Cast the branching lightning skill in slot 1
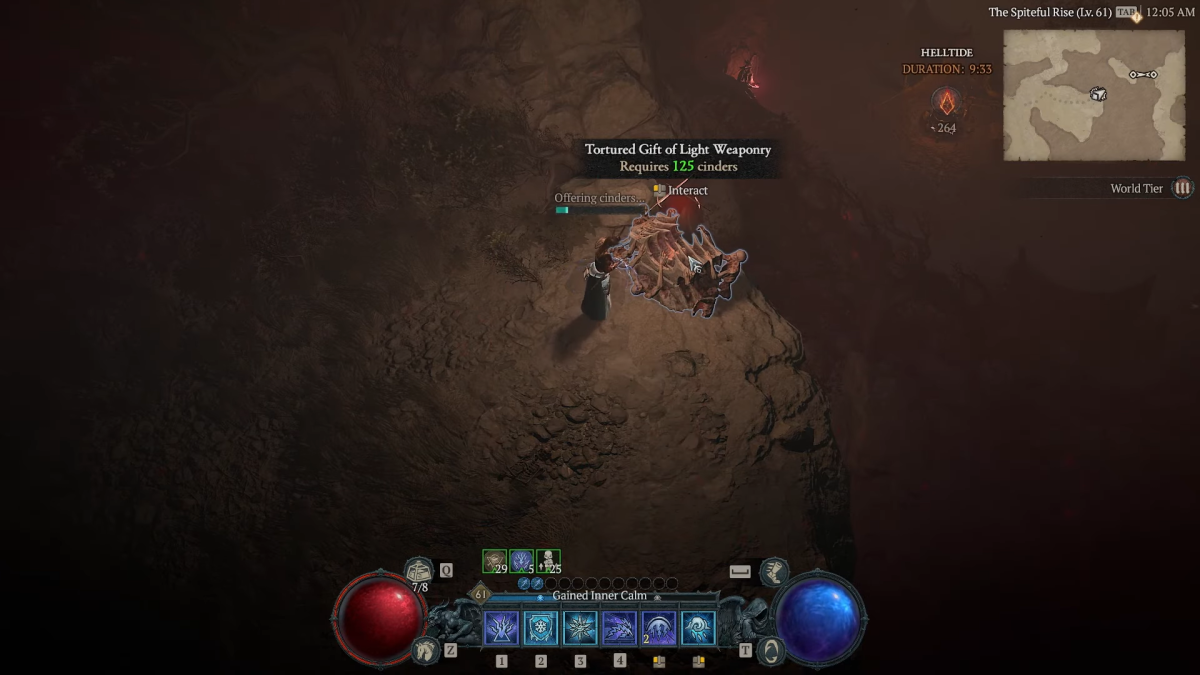The width and height of the screenshot is (1200, 675). pos(501,628)
